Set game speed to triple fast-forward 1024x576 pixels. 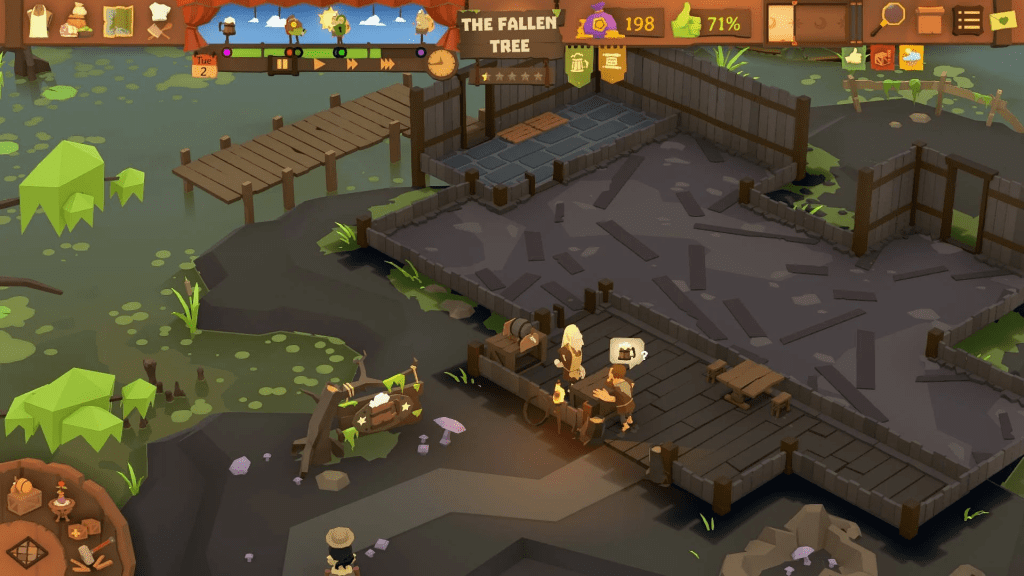click(387, 64)
